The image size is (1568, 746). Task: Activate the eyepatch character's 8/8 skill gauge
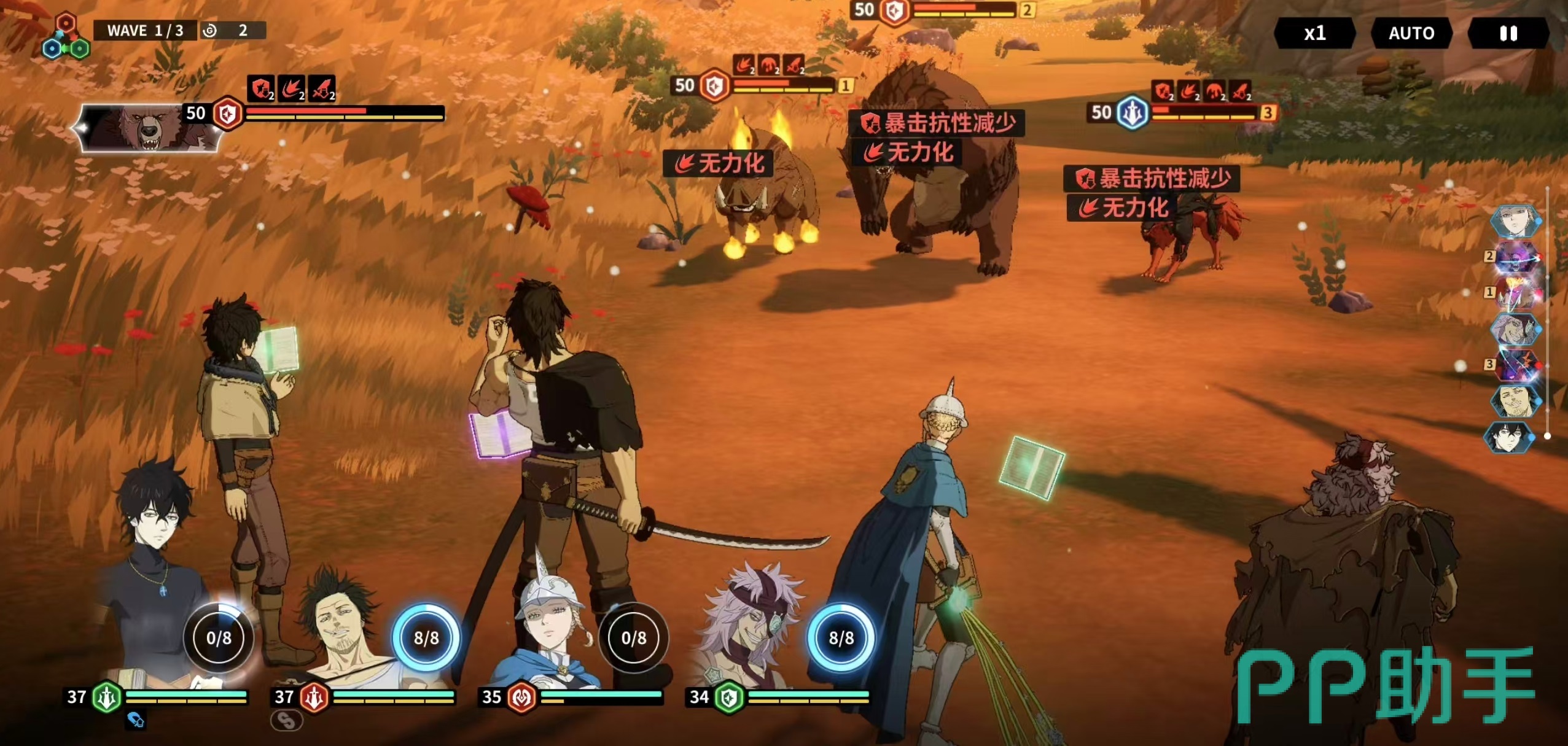pos(841,638)
